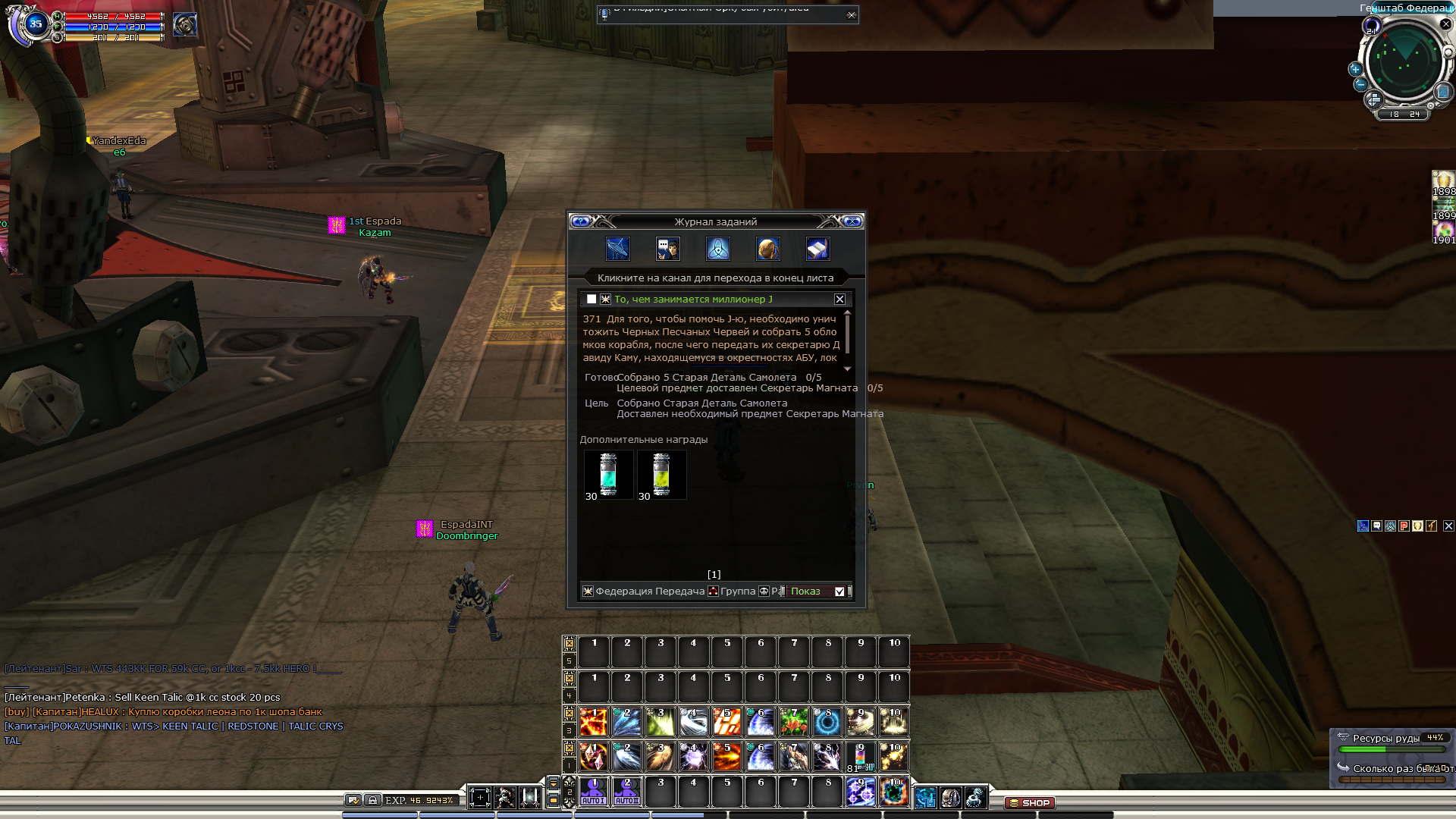Select the cyan potion reward
The height and width of the screenshot is (819, 1456).
coord(608,475)
